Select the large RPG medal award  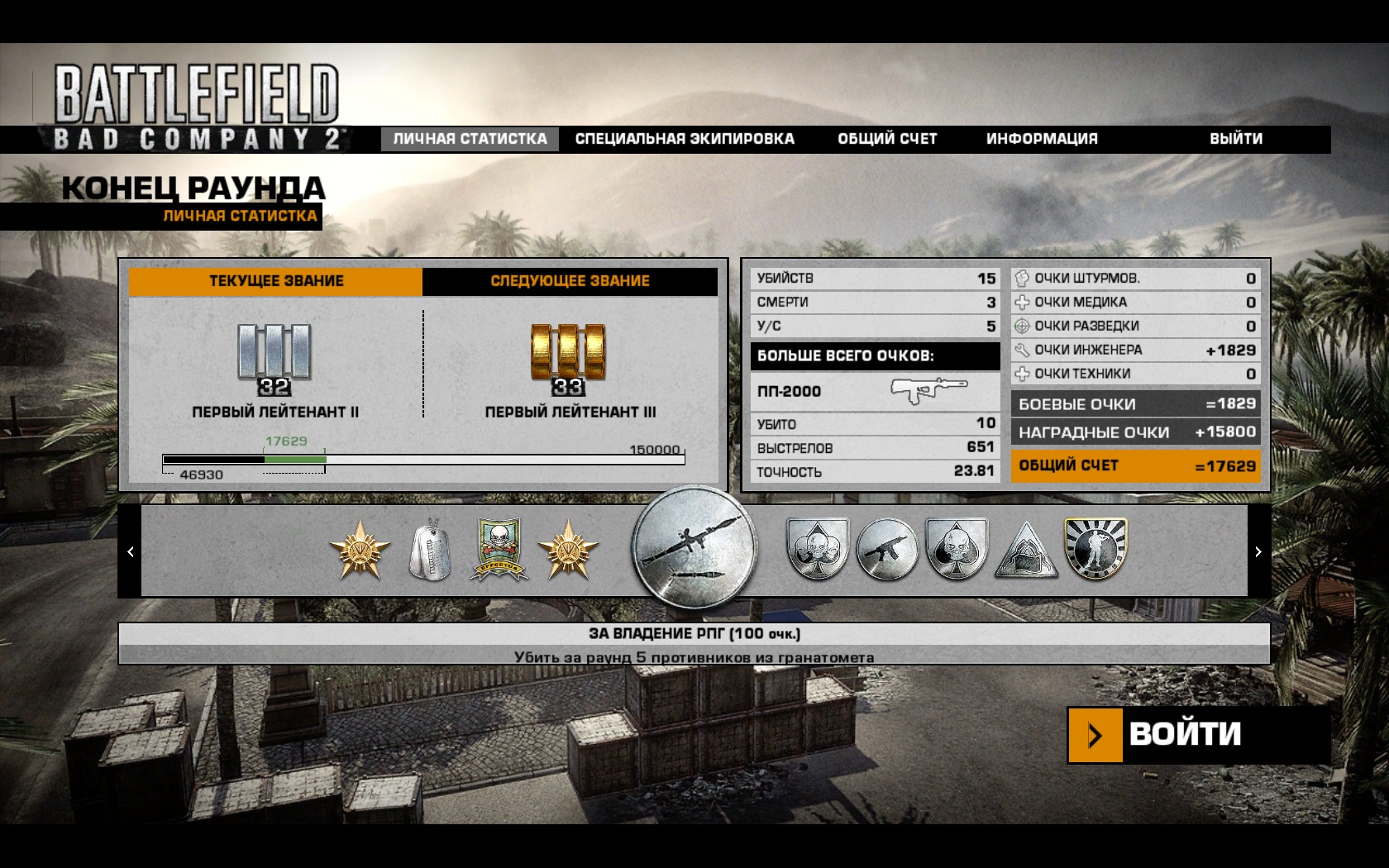click(x=694, y=550)
